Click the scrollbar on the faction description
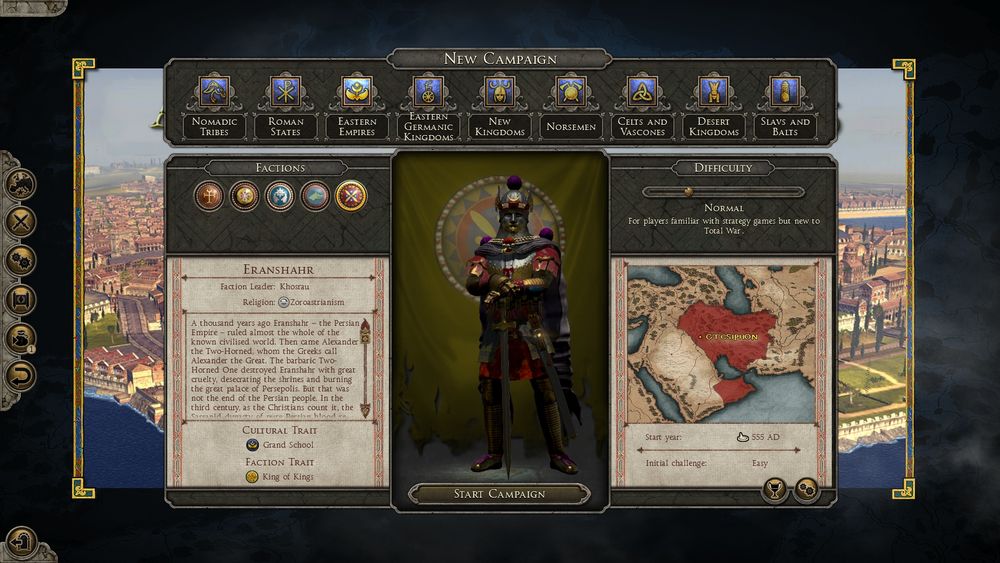 tap(364, 365)
